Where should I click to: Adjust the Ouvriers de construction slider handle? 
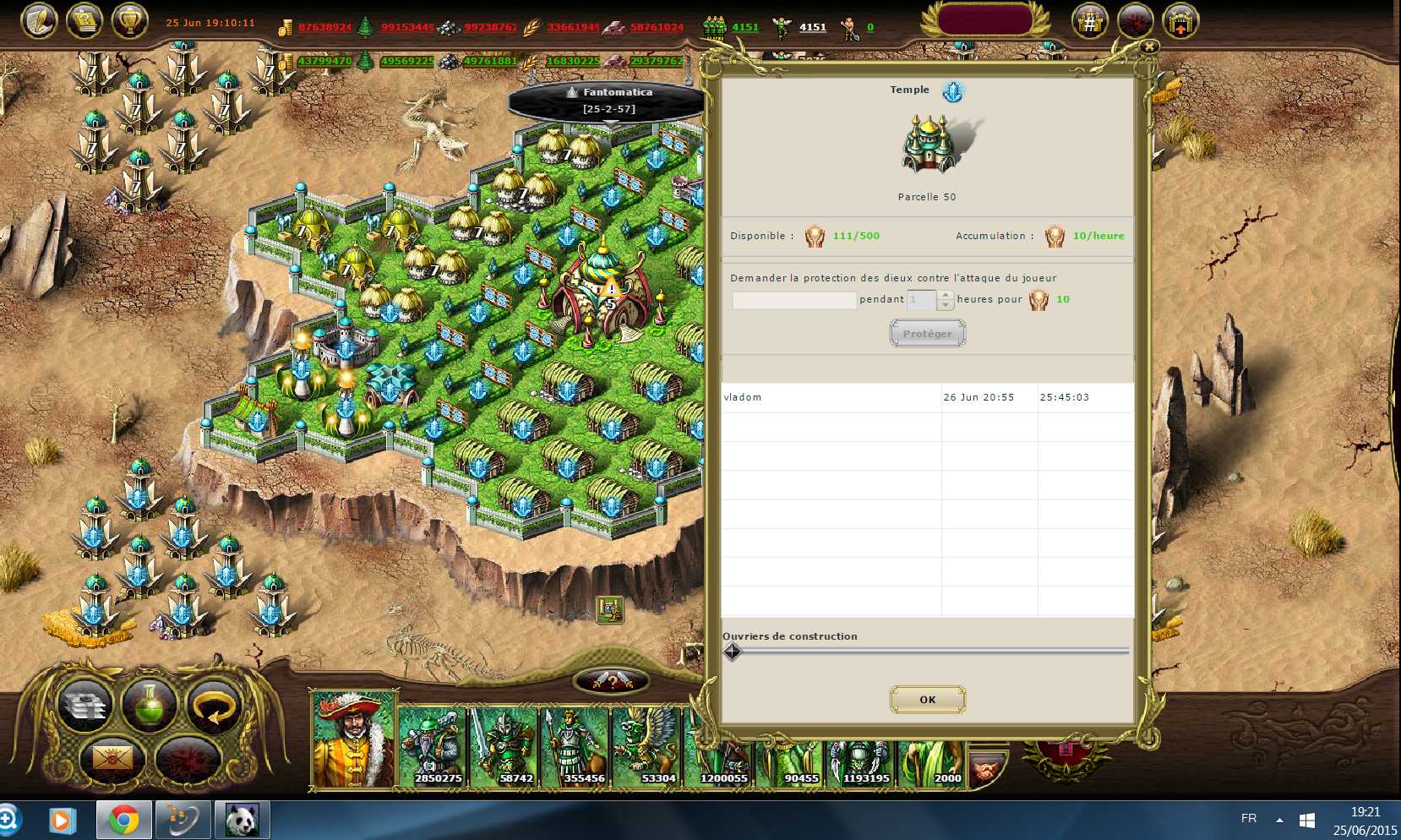coord(733,652)
